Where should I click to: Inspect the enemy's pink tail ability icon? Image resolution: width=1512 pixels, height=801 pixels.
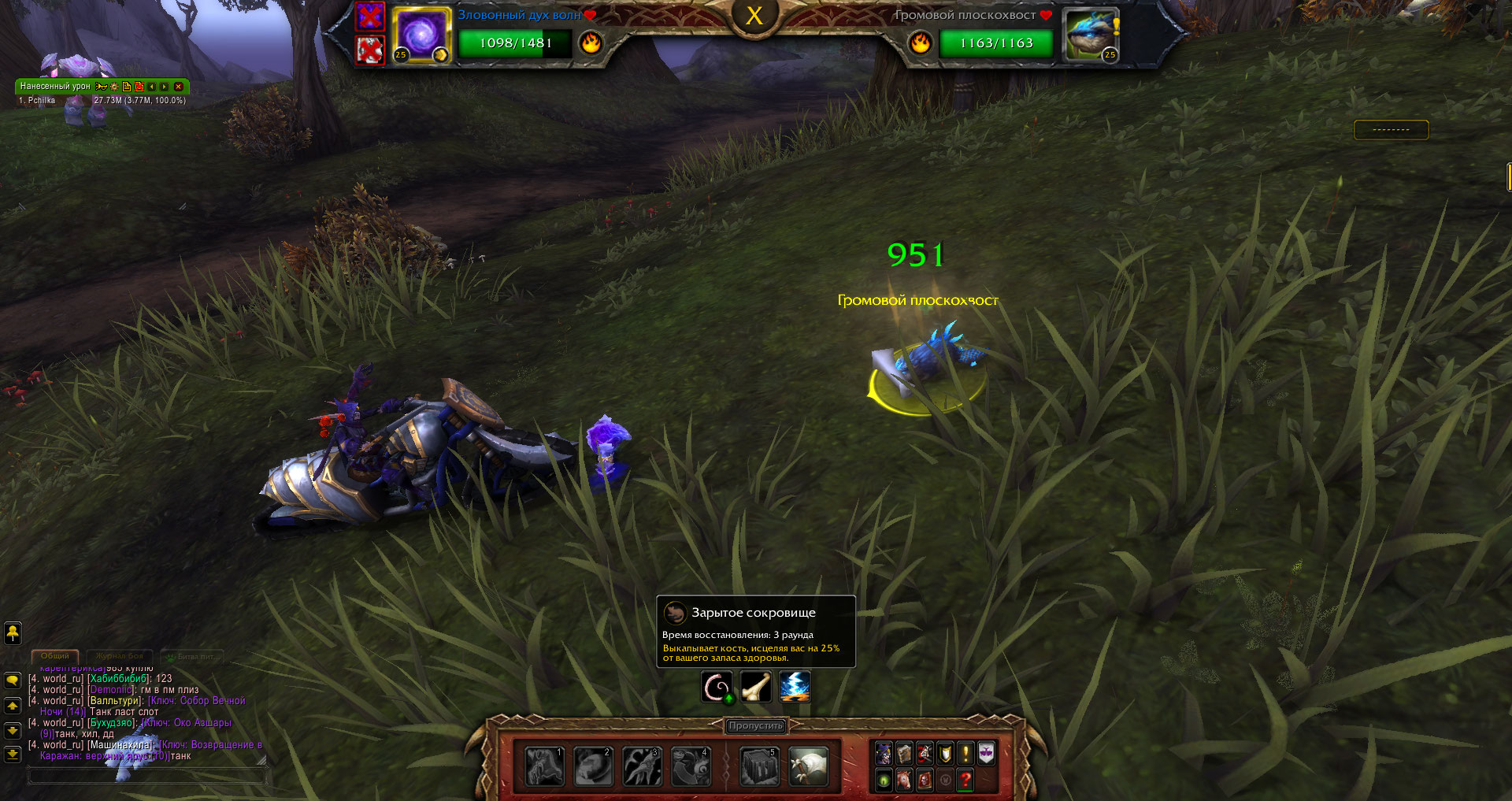tap(717, 688)
